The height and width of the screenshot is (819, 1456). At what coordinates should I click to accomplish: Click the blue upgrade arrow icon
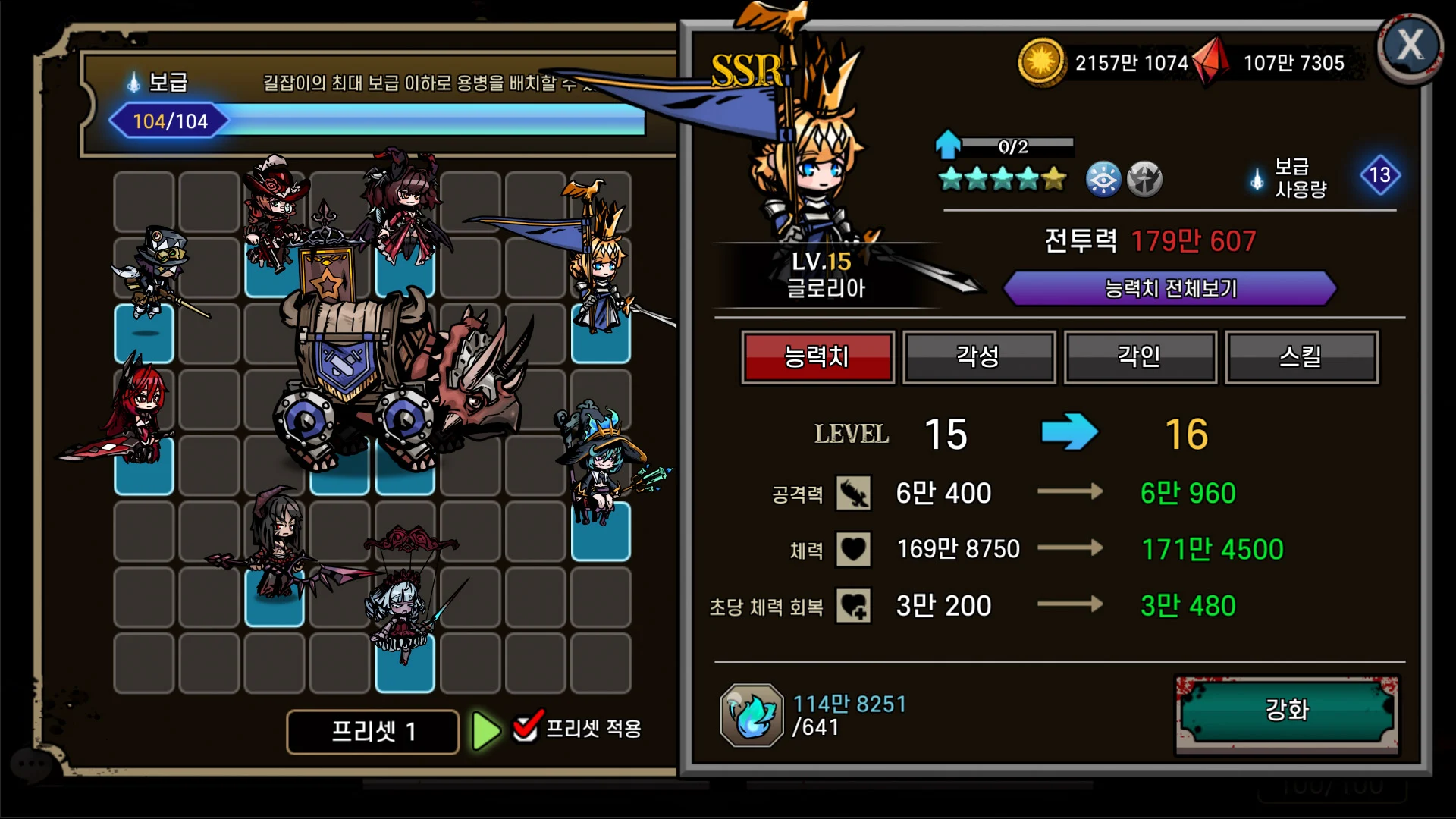click(947, 144)
